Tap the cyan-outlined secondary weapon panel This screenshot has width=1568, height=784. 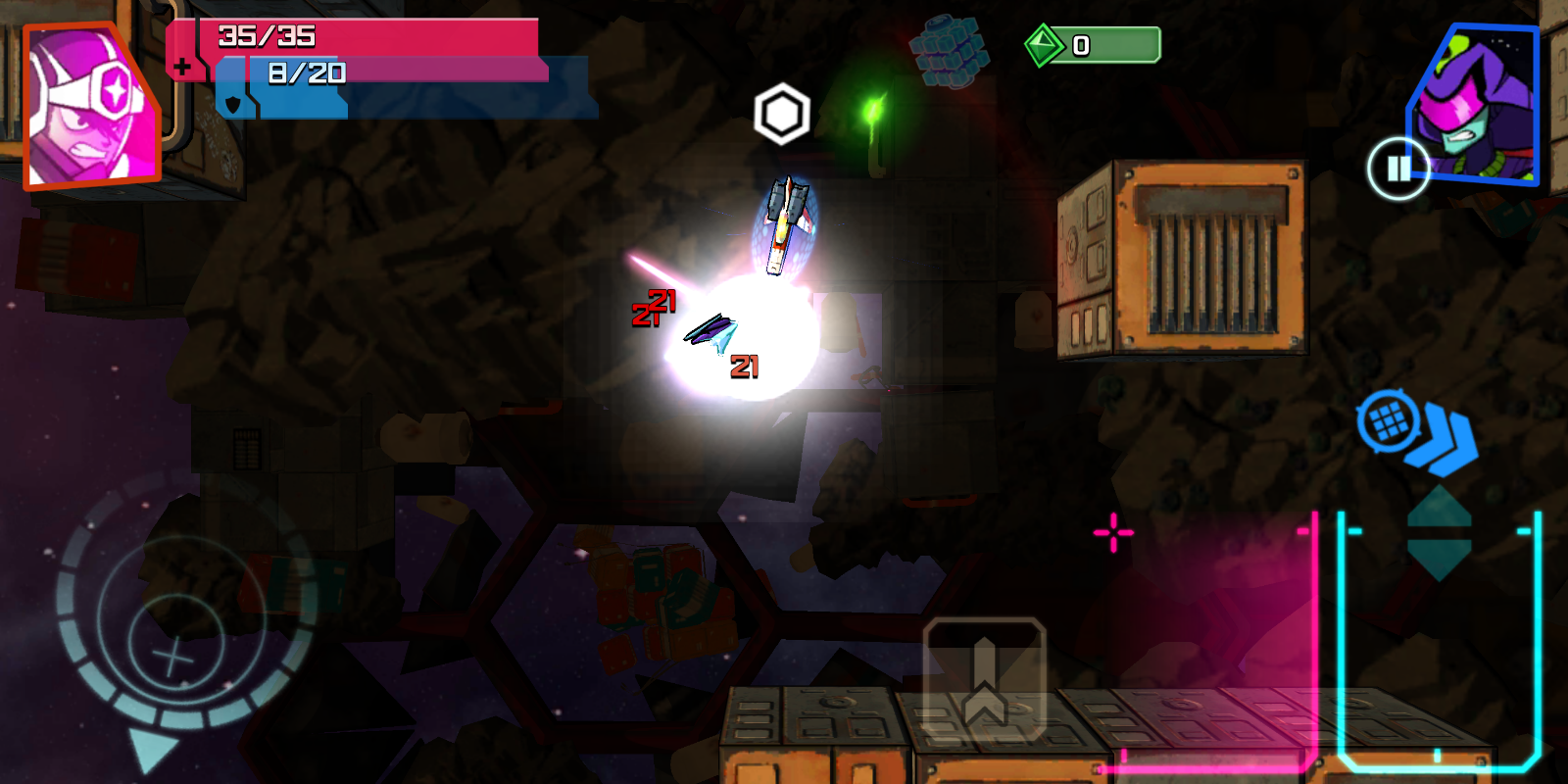1439,637
